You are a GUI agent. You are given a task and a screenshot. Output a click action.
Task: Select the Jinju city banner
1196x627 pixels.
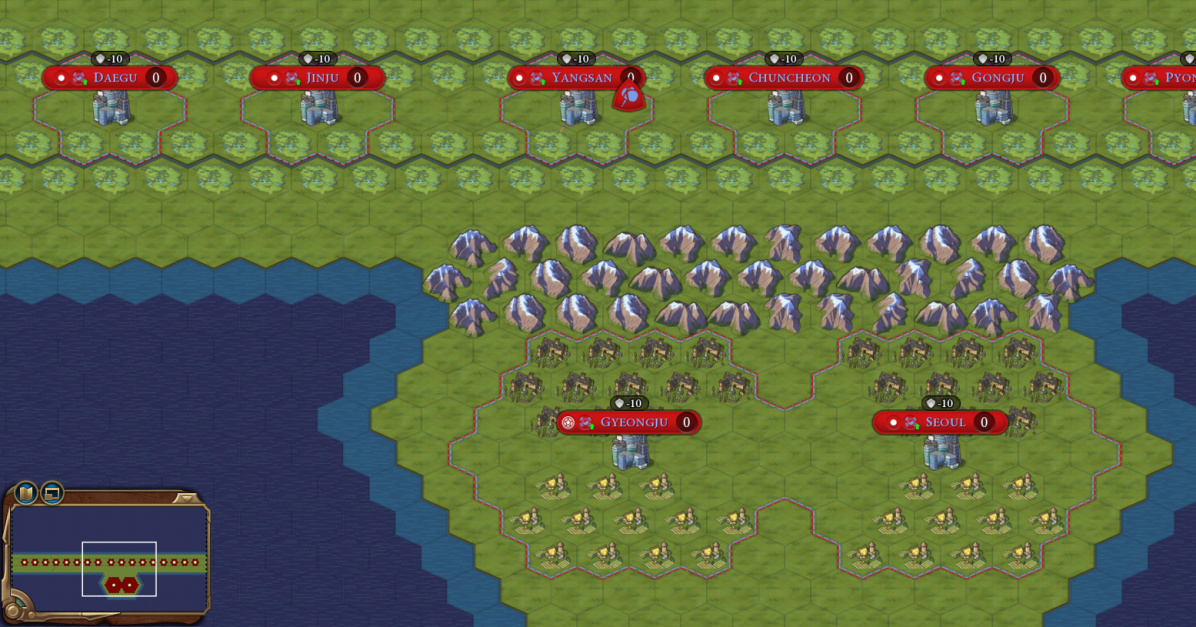317,78
